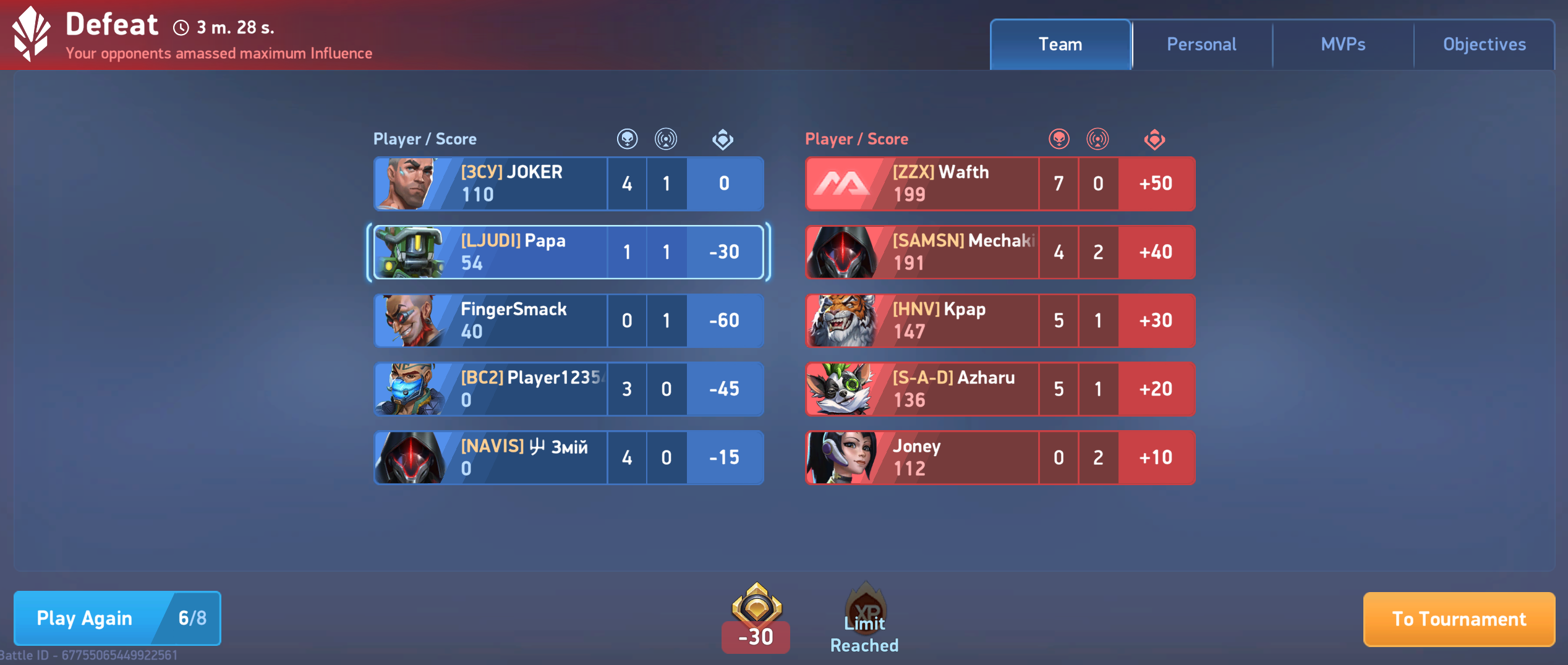Select the [ZZX] Wafth opponent row
This screenshot has width=1568, height=665.
(999, 184)
